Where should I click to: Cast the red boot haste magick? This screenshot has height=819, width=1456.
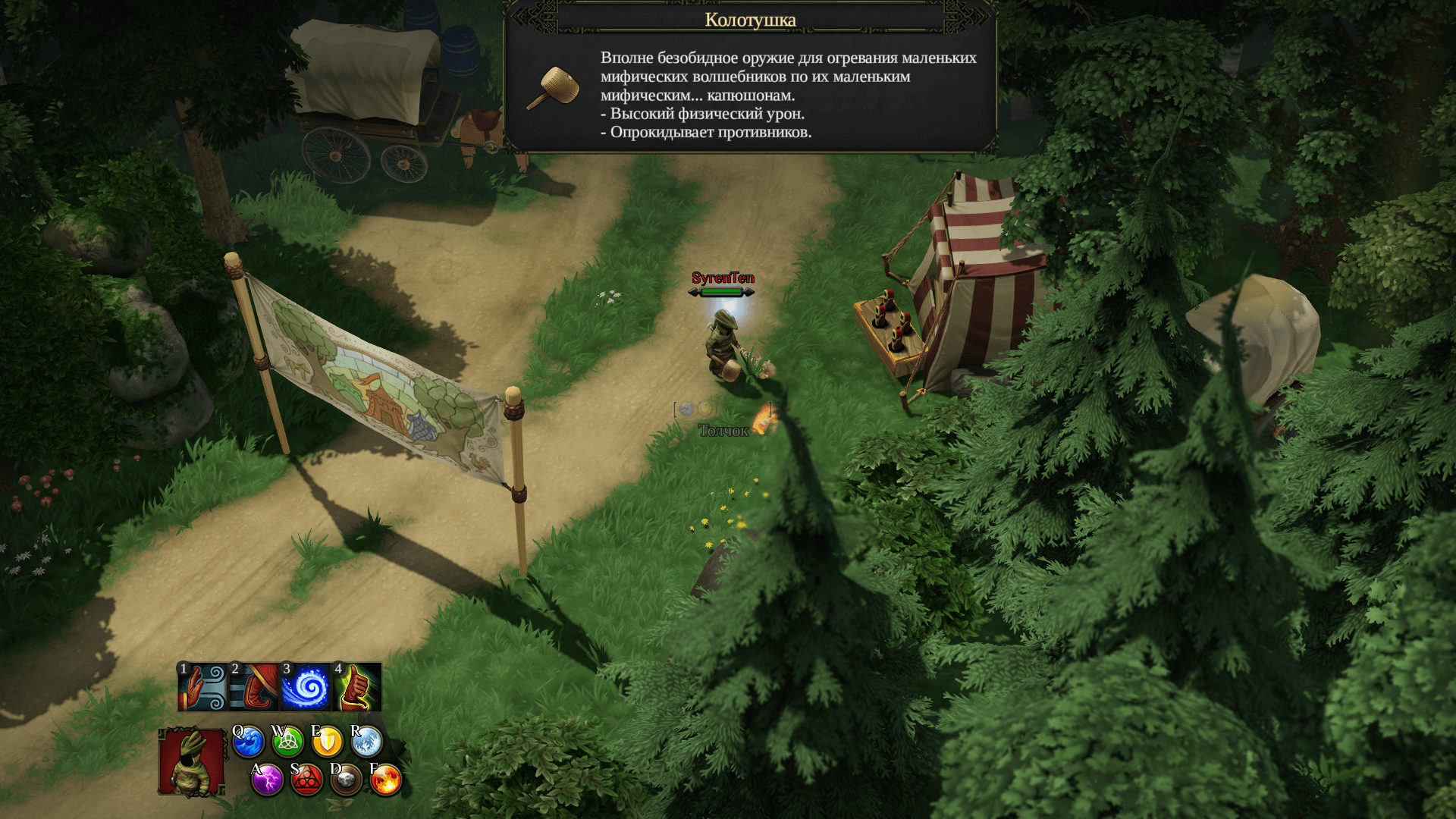254,687
